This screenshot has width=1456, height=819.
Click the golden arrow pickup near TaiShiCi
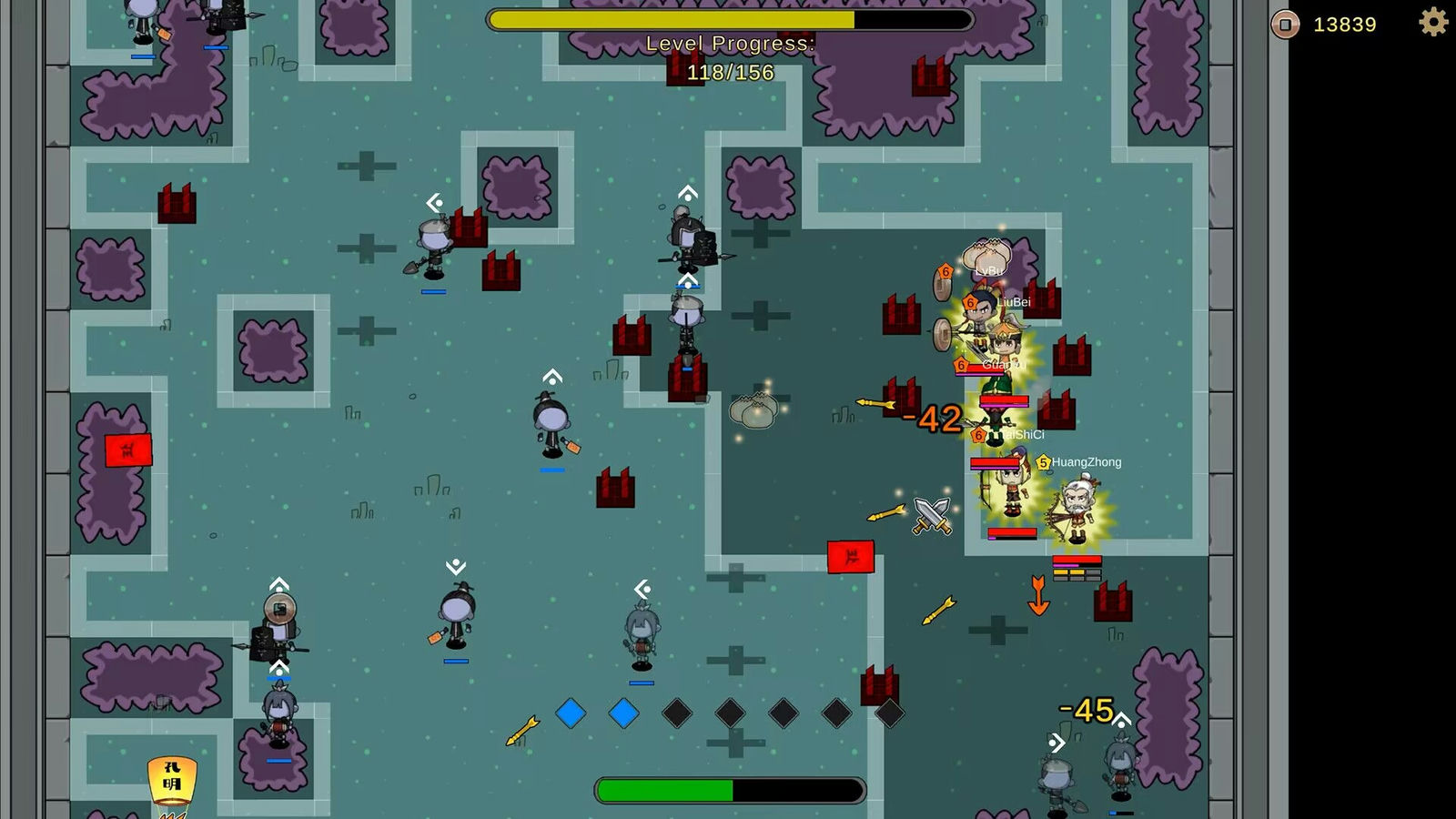coord(874,405)
